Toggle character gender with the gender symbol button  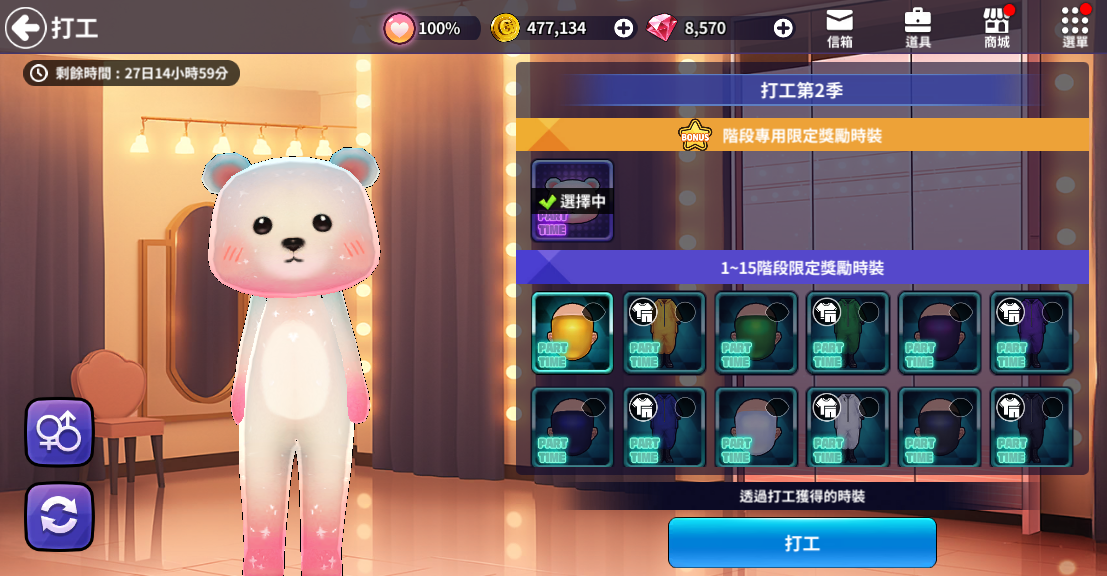pyautogui.click(x=59, y=432)
